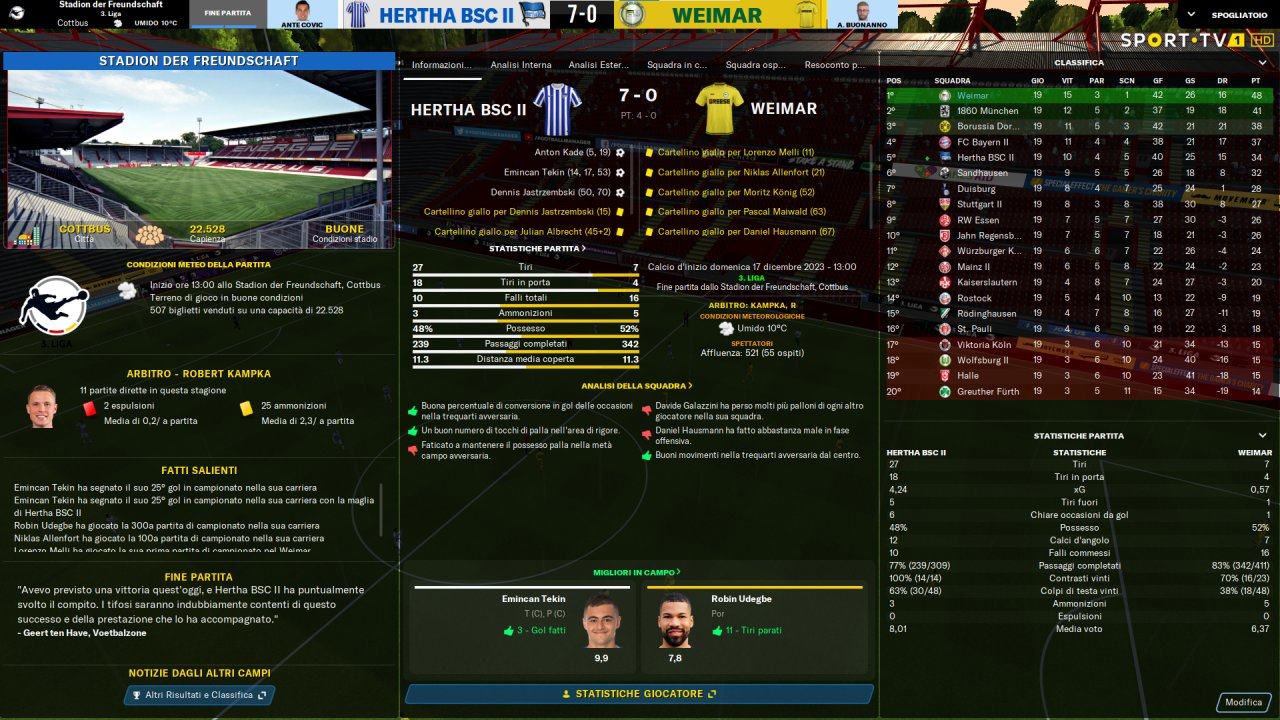Open the Statistiche Giocatore panel
Screen dimensions: 1280x720
[x=639, y=694]
